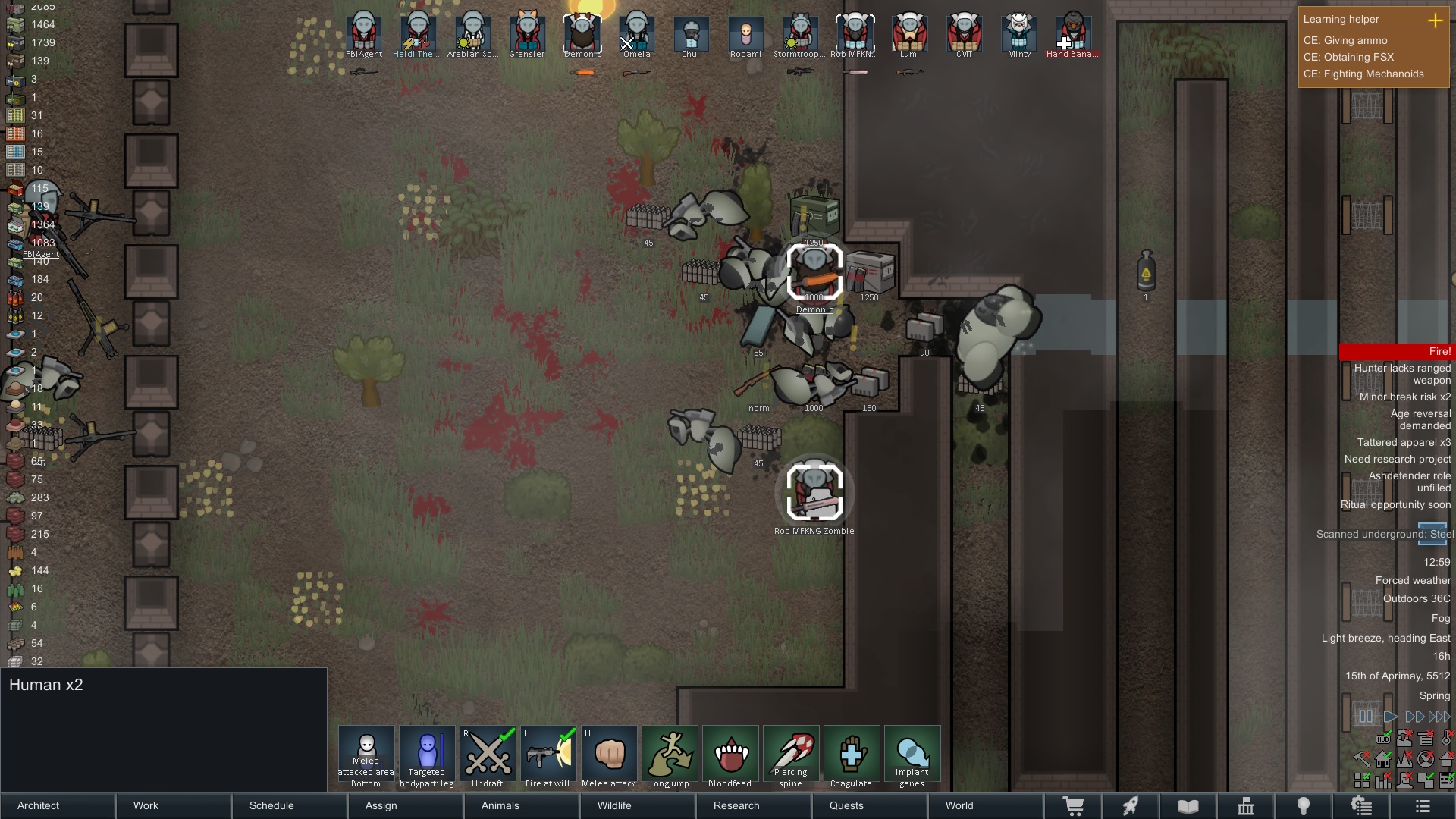Open the Architect menu
This screenshot has height=819, width=1456.
click(x=58, y=805)
